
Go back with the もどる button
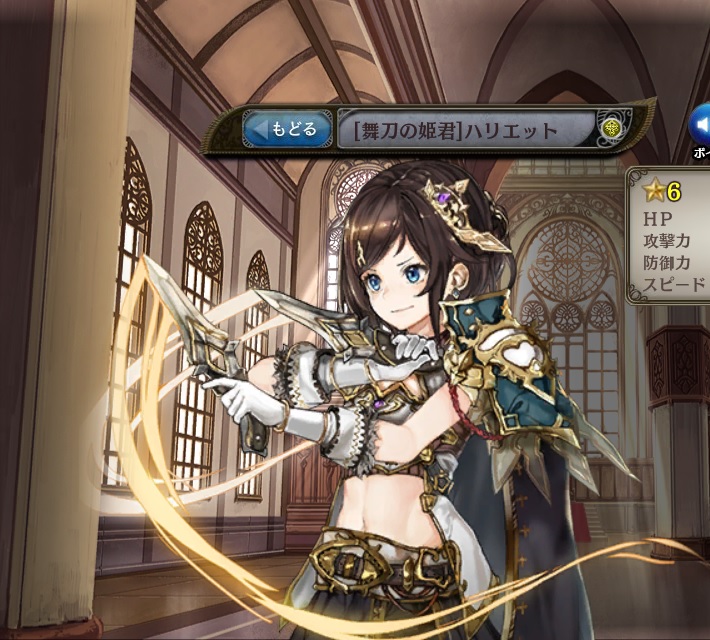click(x=287, y=129)
